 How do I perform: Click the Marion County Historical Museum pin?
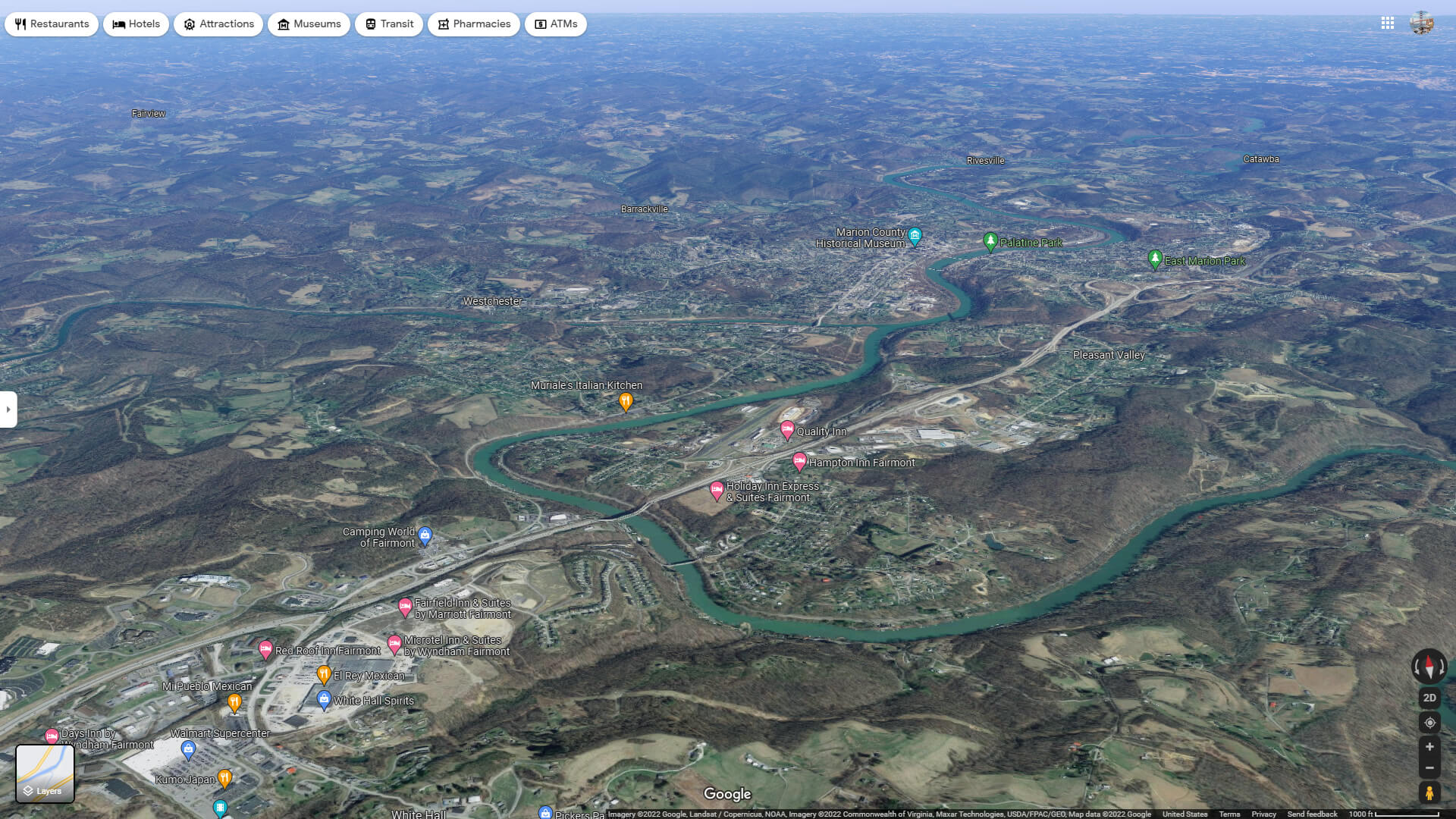(x=915, y=236)
